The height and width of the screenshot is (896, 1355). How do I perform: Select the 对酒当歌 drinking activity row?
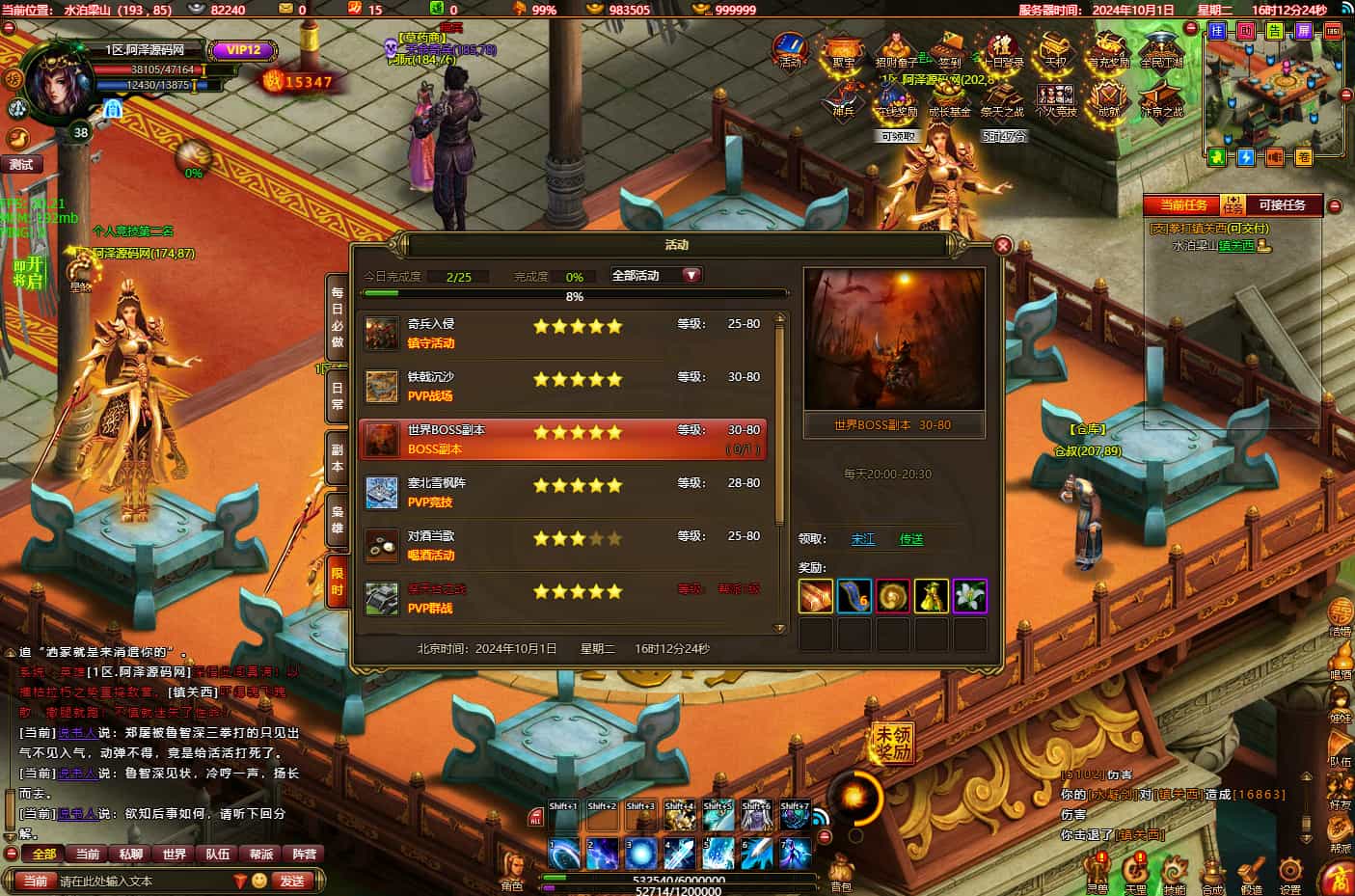562,546
